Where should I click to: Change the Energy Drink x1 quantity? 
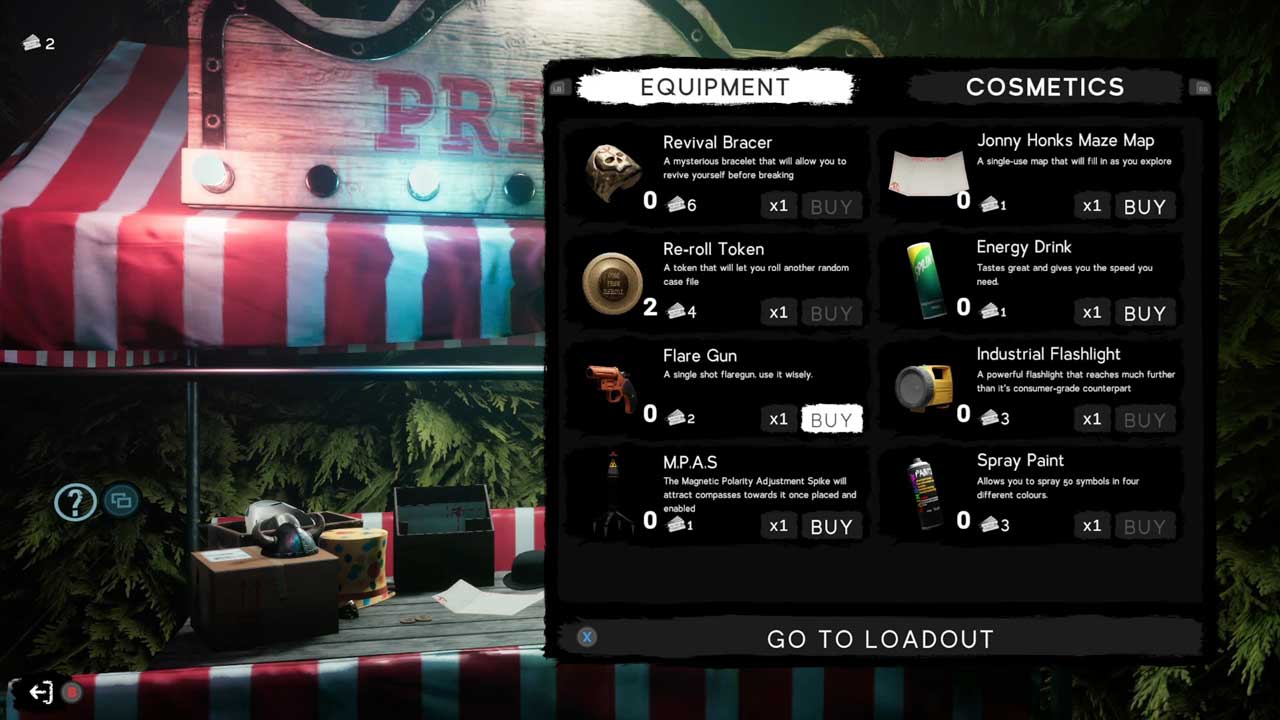[x=1091, y=313]
